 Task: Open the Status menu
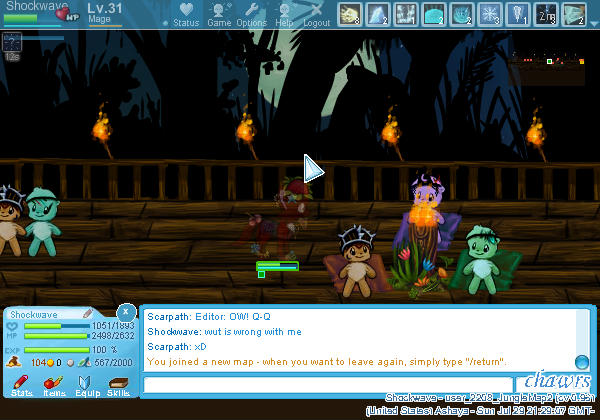[x=185, y=15]
